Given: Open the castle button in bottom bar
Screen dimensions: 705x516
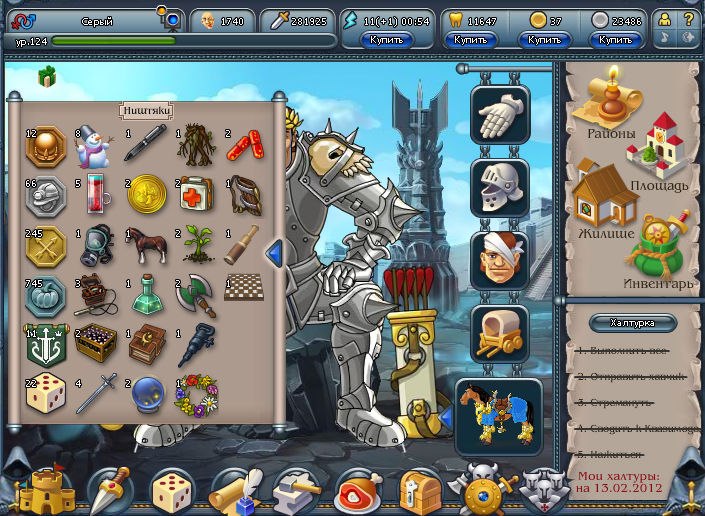Looking at the screenshot, I should [x=46, y=489].
